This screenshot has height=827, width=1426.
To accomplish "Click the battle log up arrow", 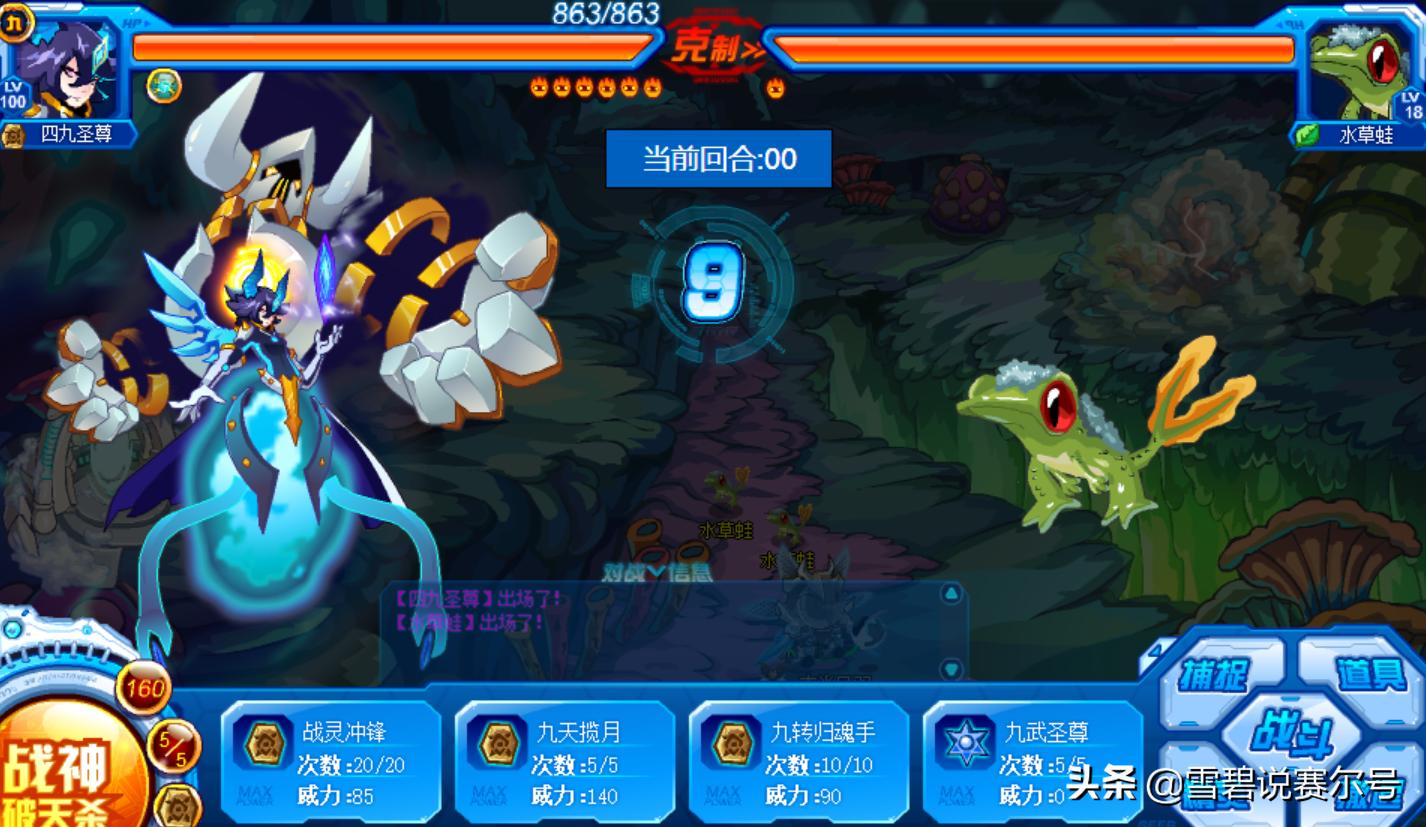I will tap(951, 595).
